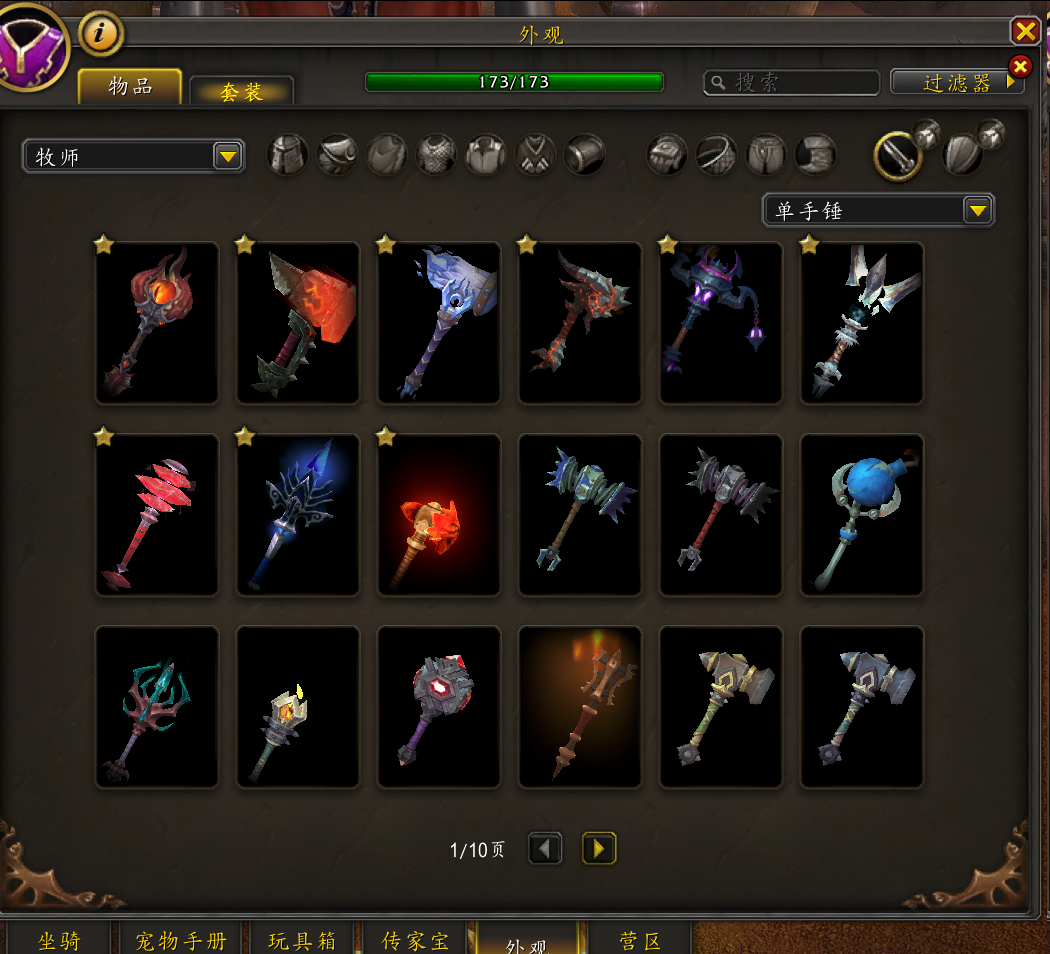Show the 传家宝 heirlooms tab
Image resolution: width=1050 pixels, height=954 pixels.
point(415,940)
